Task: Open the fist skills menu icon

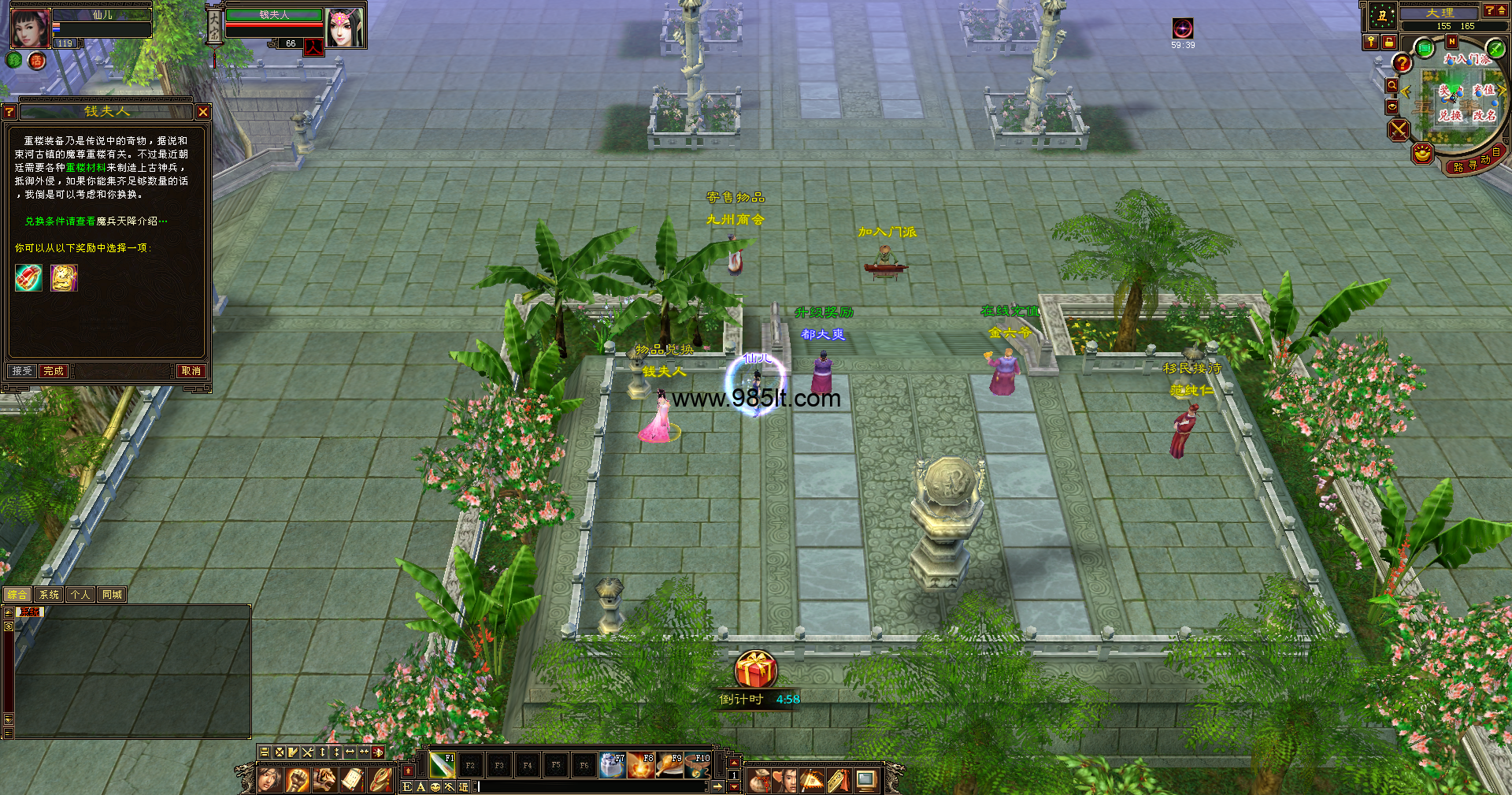Action: [297, 780]
